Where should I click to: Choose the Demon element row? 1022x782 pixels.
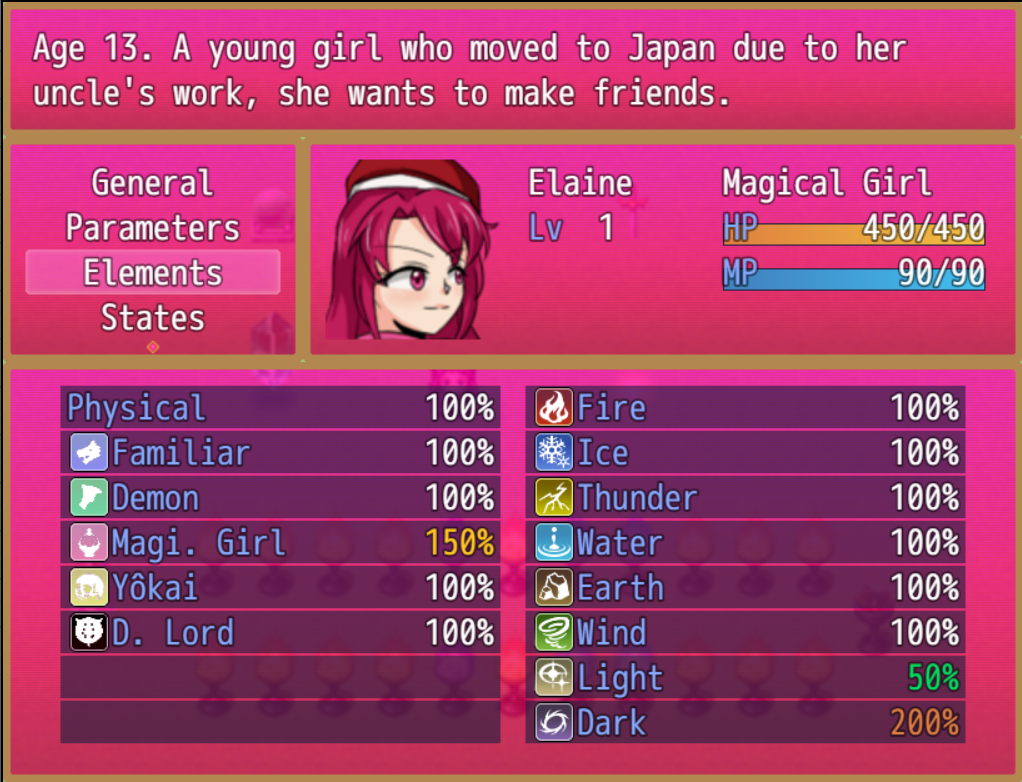[280, 498]
